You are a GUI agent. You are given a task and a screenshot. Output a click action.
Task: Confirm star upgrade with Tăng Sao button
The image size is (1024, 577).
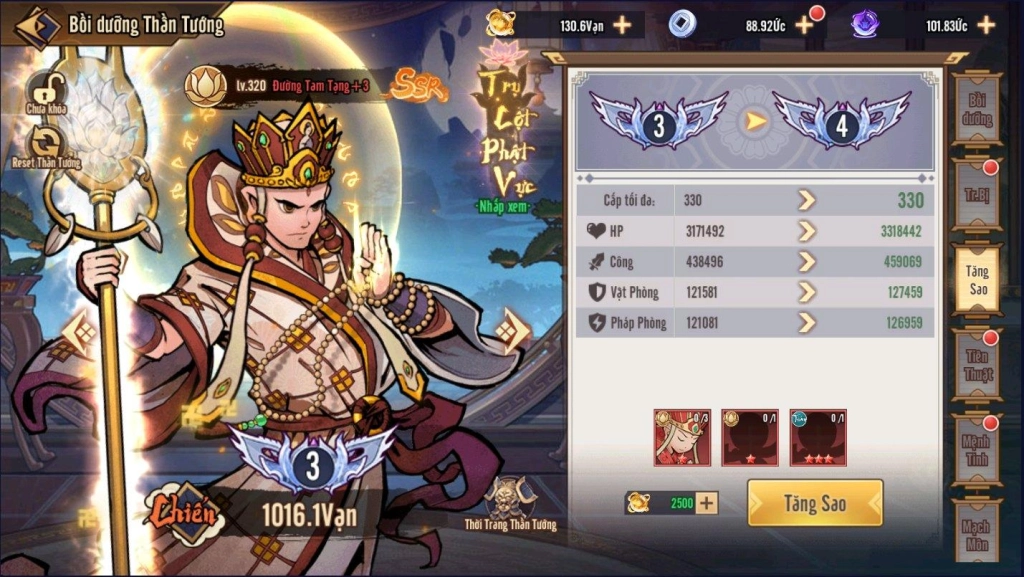tap(814, 503)
